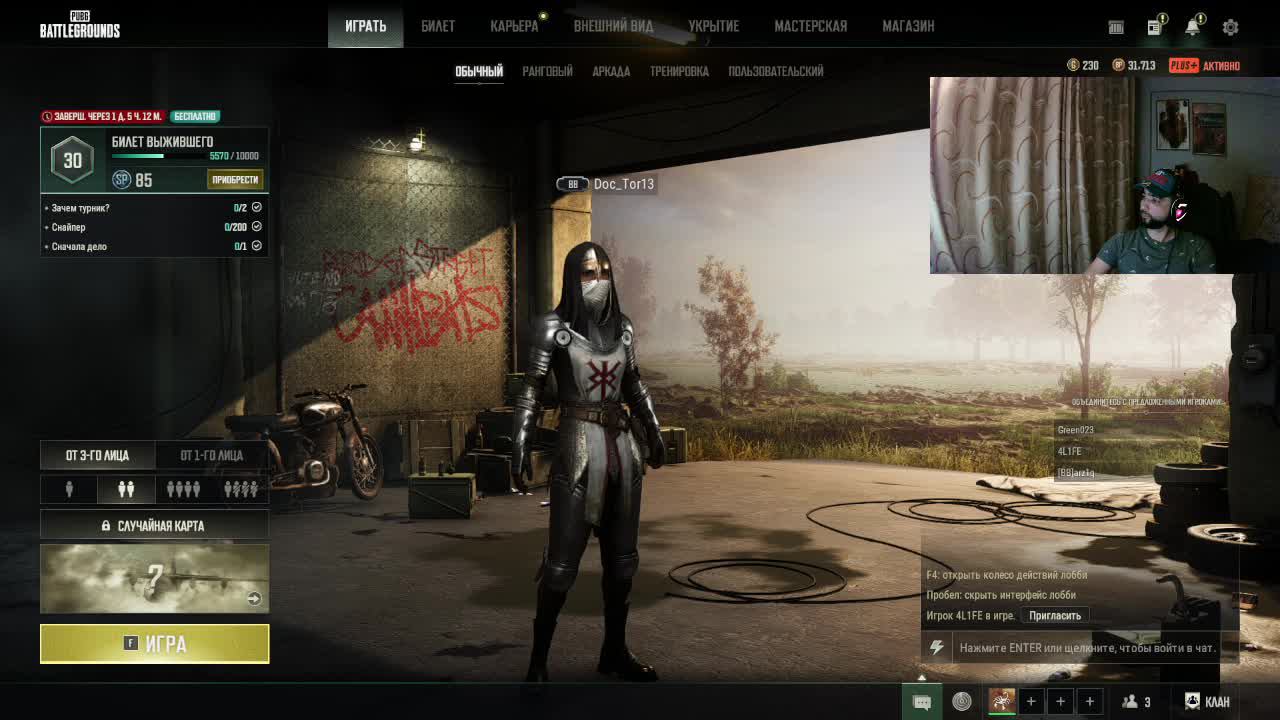This screenshot has height=720, width=1280.
Task: Invite player 4L1FE with Пригласить
Action: pyautogui.click(x=1055, y=616)
